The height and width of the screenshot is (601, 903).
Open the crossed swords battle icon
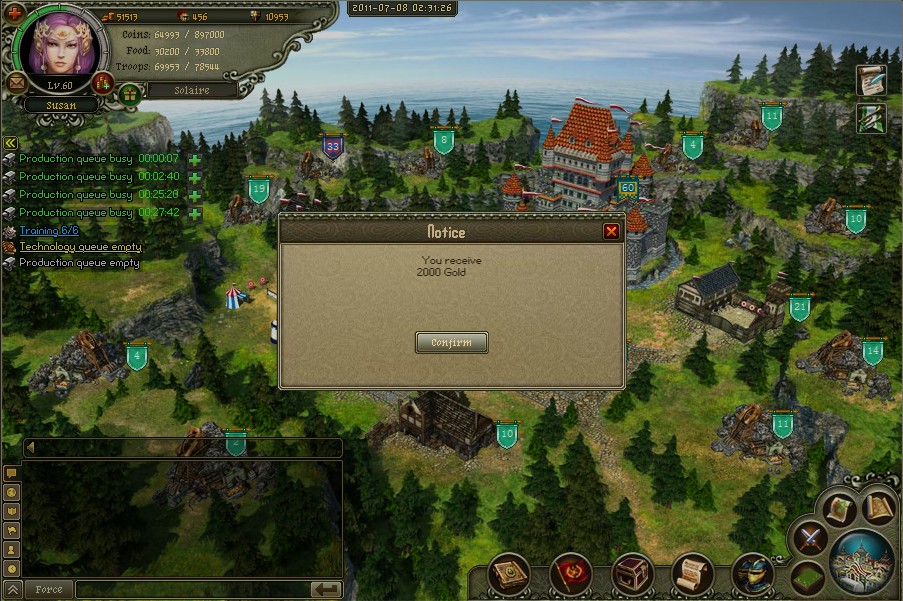[x=808, y=539]
